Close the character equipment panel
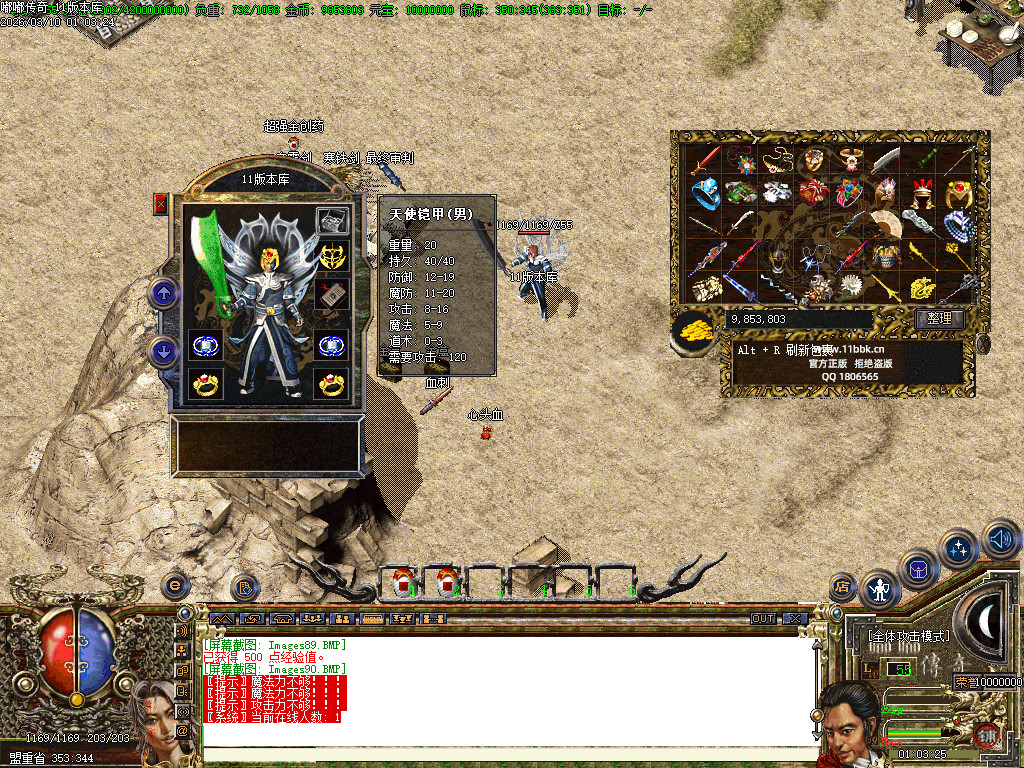Screen dimensions: 1024x768 pos(161,204)
